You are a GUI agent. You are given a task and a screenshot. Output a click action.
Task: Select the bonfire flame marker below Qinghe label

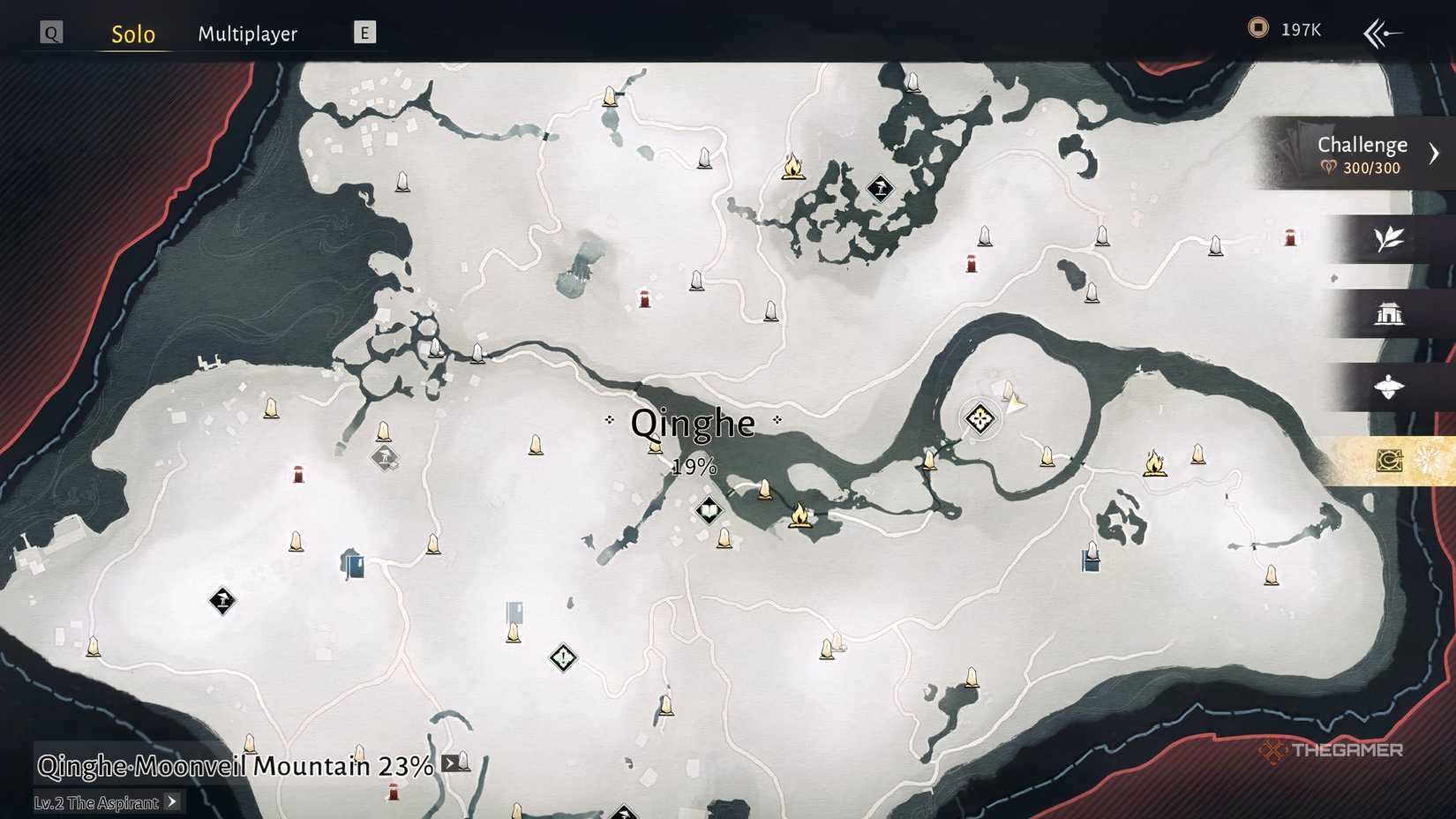(799, 516)
